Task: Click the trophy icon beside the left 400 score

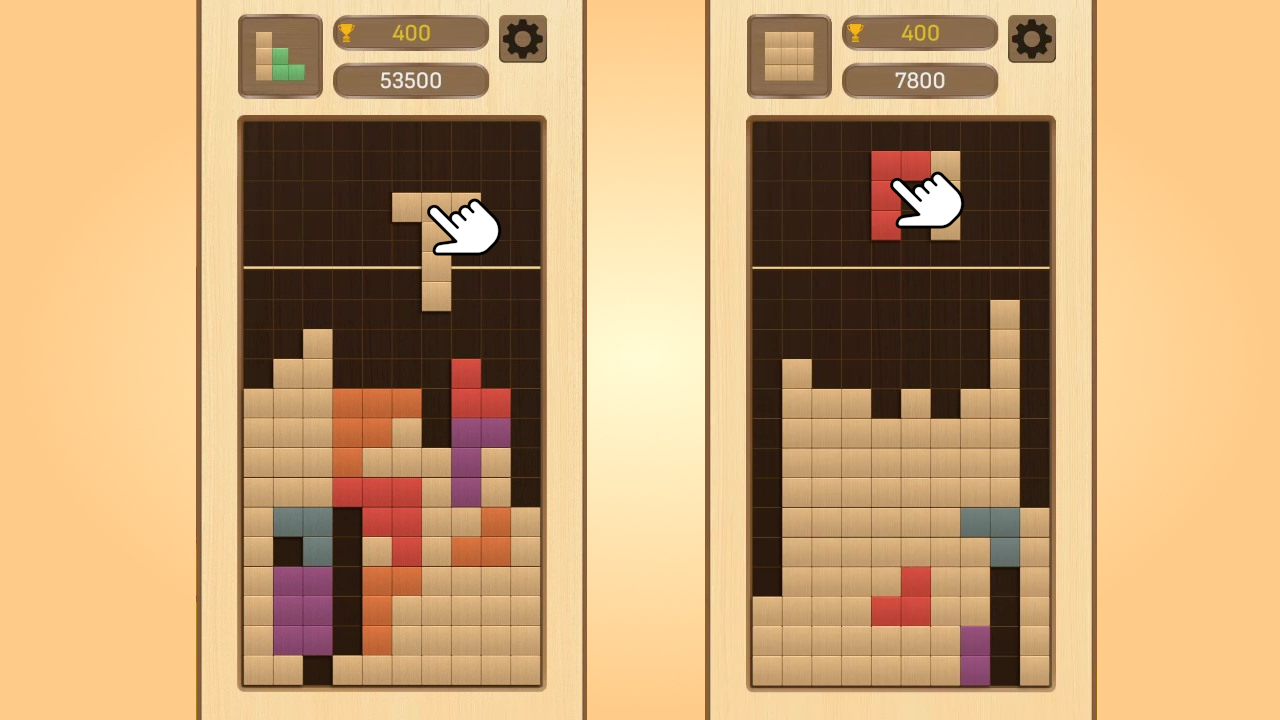Action: tap(347, 32)
